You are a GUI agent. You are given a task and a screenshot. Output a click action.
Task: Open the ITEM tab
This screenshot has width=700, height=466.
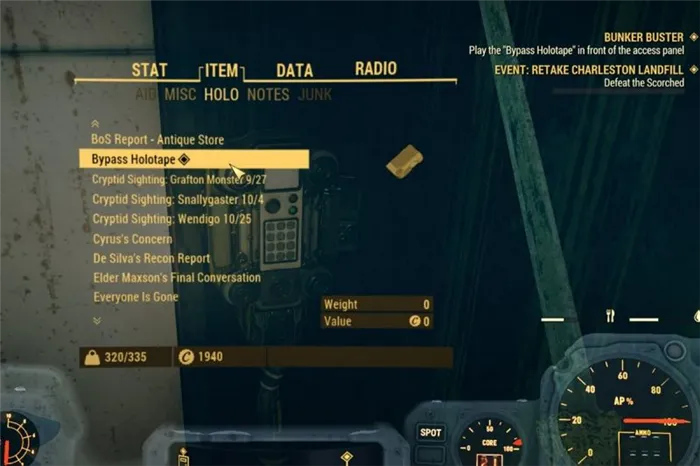pos(221,71)
